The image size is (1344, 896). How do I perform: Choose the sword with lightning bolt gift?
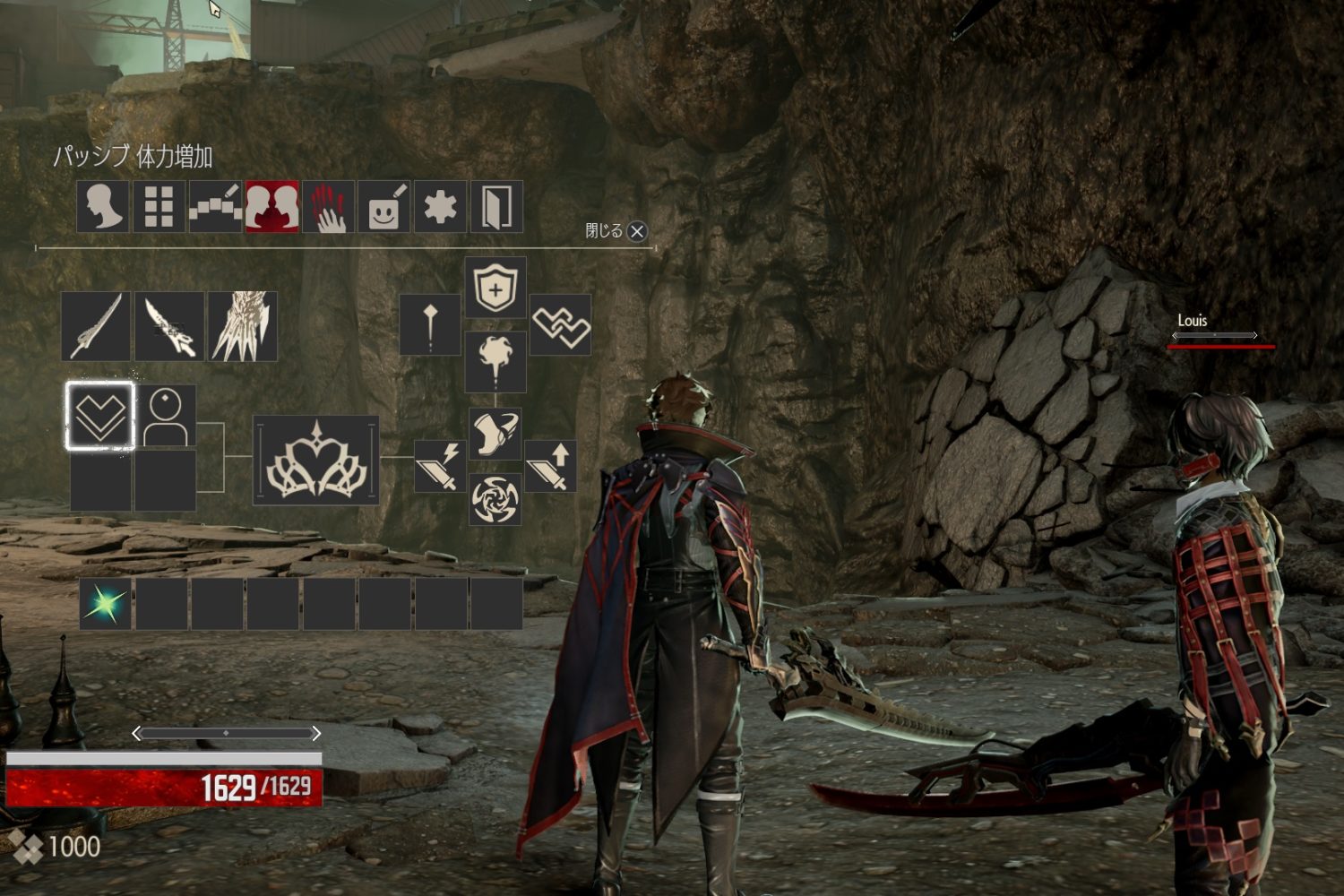tap(439, 466)
